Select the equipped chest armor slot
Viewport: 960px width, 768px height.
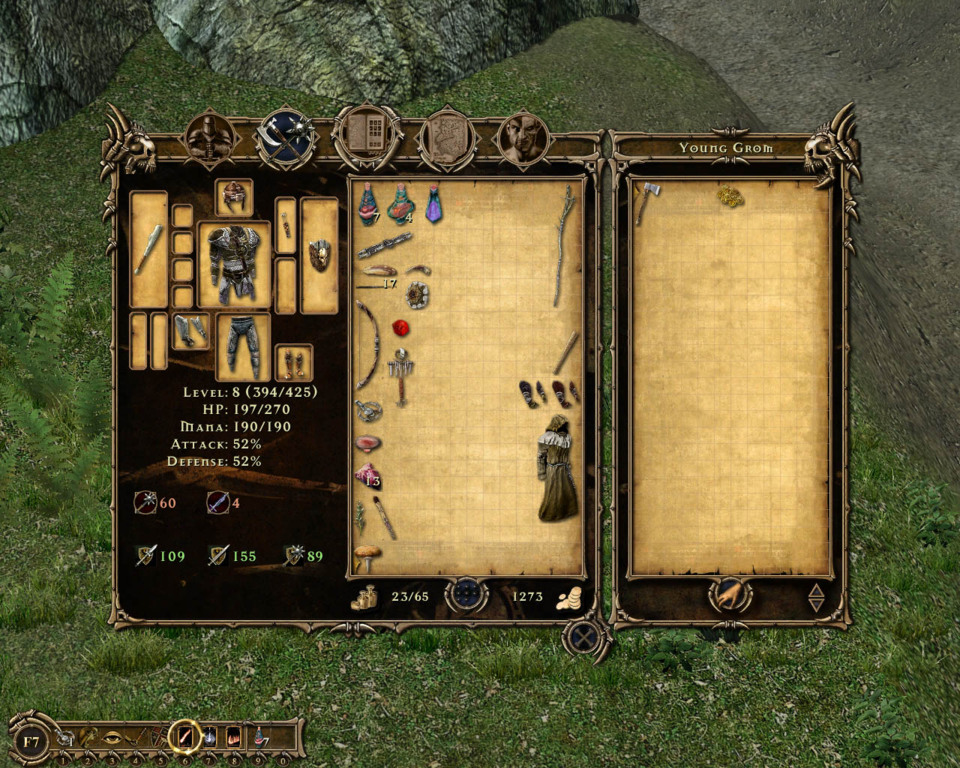pyautogui.click(x=234, y=265)
